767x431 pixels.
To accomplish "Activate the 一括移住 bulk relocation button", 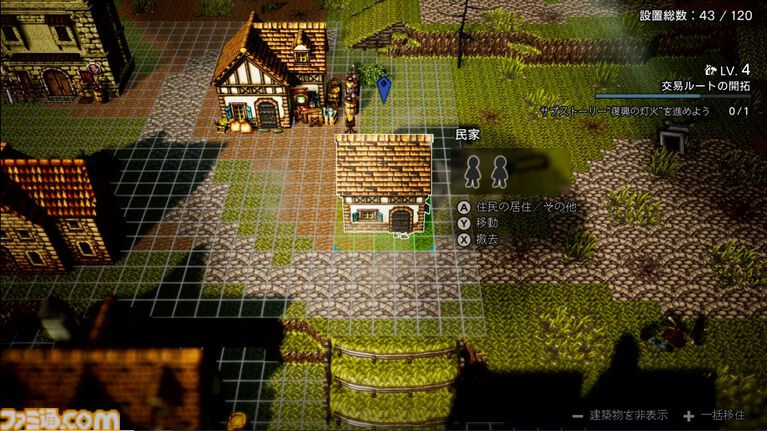I will pos(716,415).
